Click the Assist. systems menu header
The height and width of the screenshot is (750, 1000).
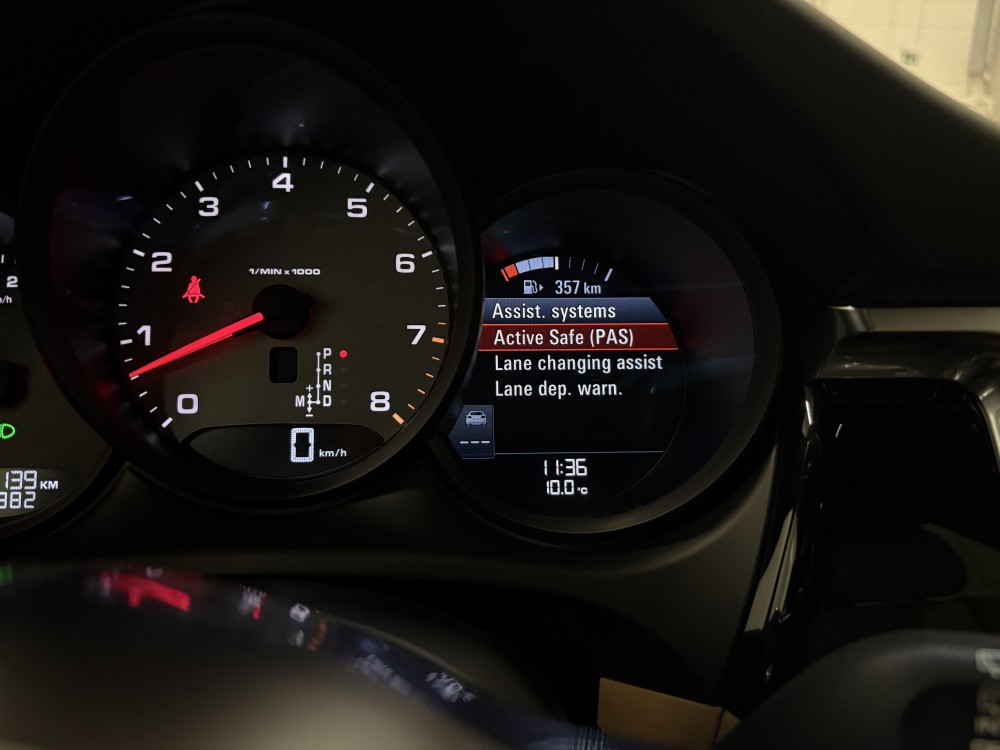coord(554,311)
